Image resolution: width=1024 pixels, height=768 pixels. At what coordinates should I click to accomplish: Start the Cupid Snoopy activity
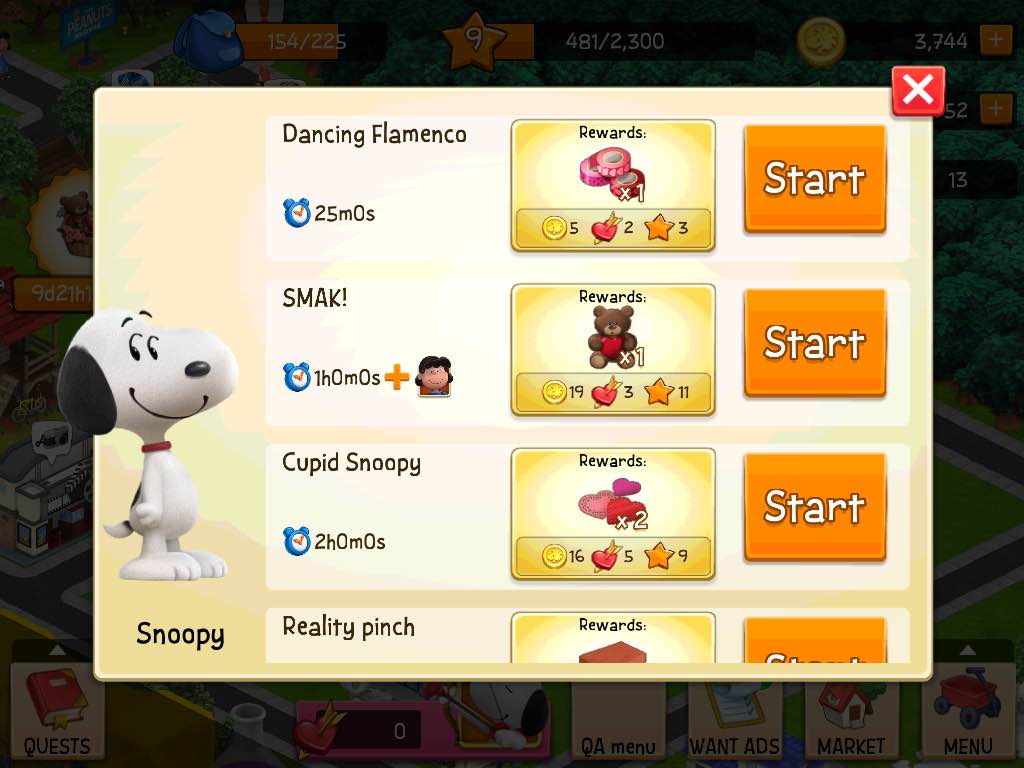814,507
